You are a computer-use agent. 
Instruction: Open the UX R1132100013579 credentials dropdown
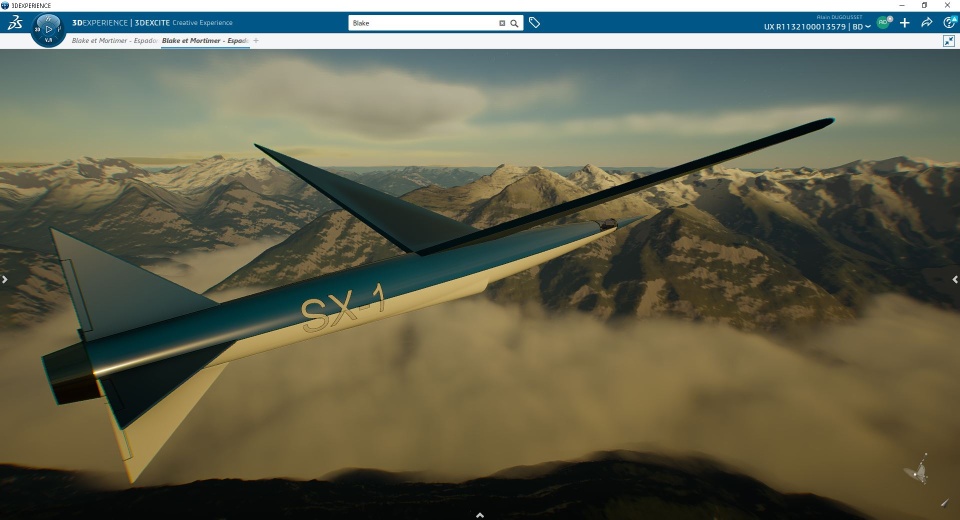(x=817, y=27)
